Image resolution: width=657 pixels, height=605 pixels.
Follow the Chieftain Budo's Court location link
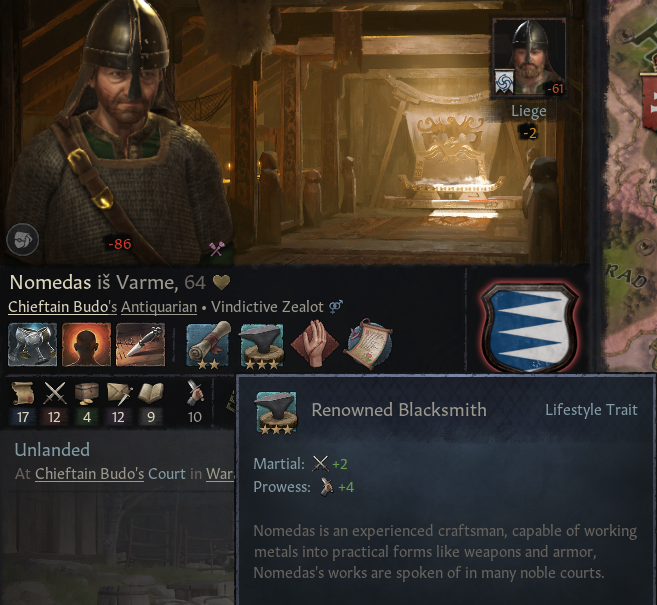coord(108,473)
